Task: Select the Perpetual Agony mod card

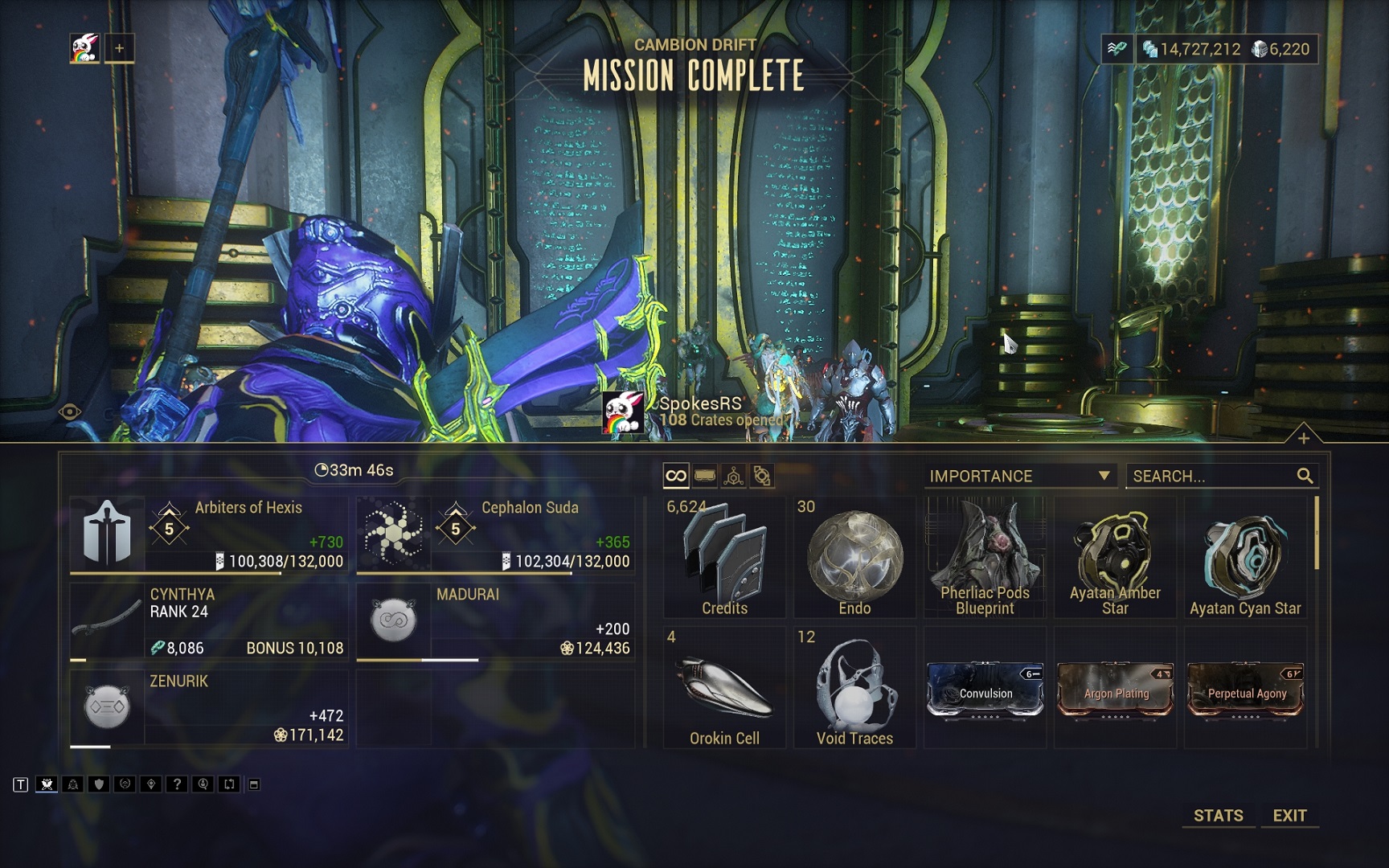Action: click(x=1246, y=690)
